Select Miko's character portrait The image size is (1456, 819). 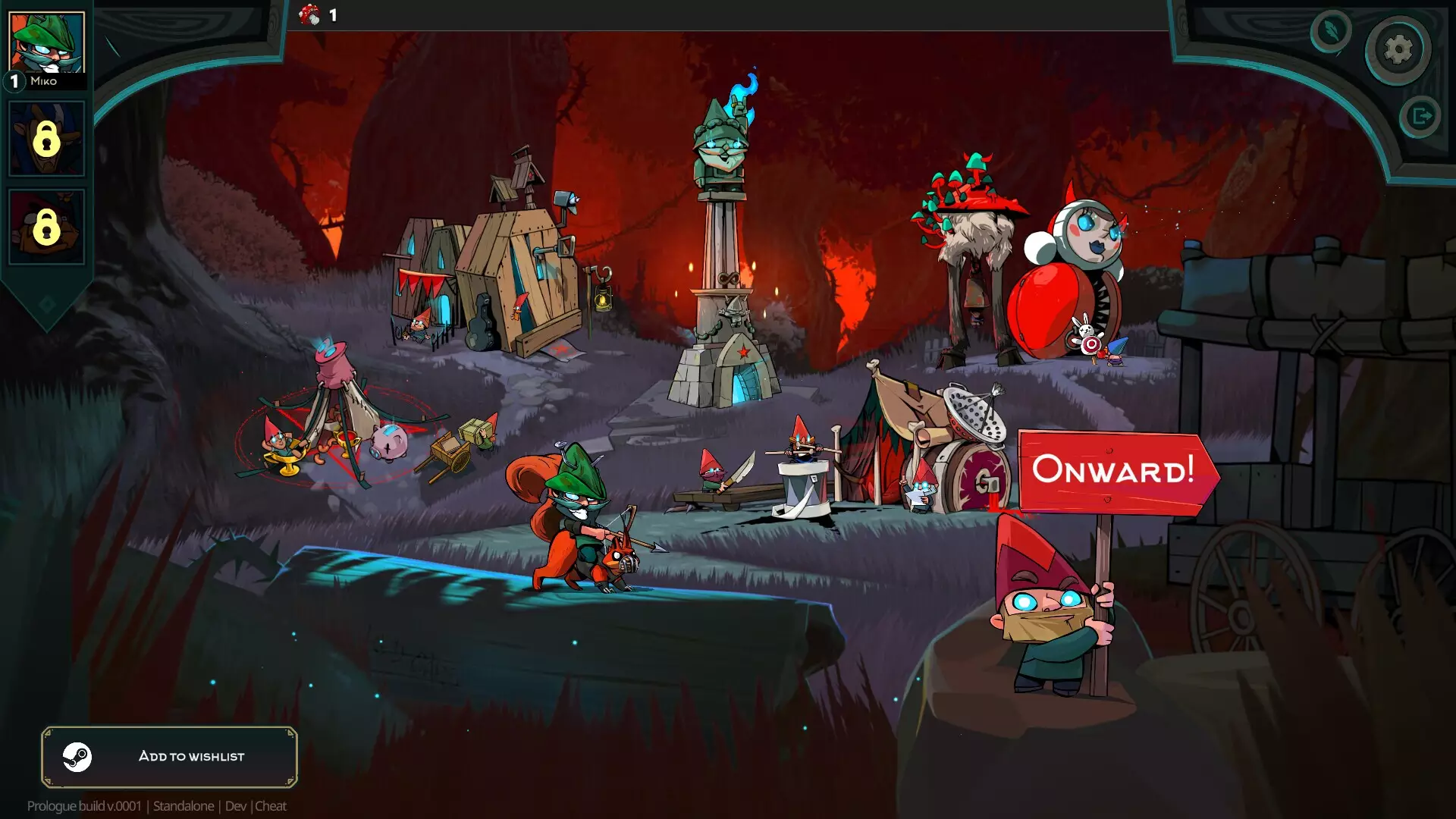point(46,42)
